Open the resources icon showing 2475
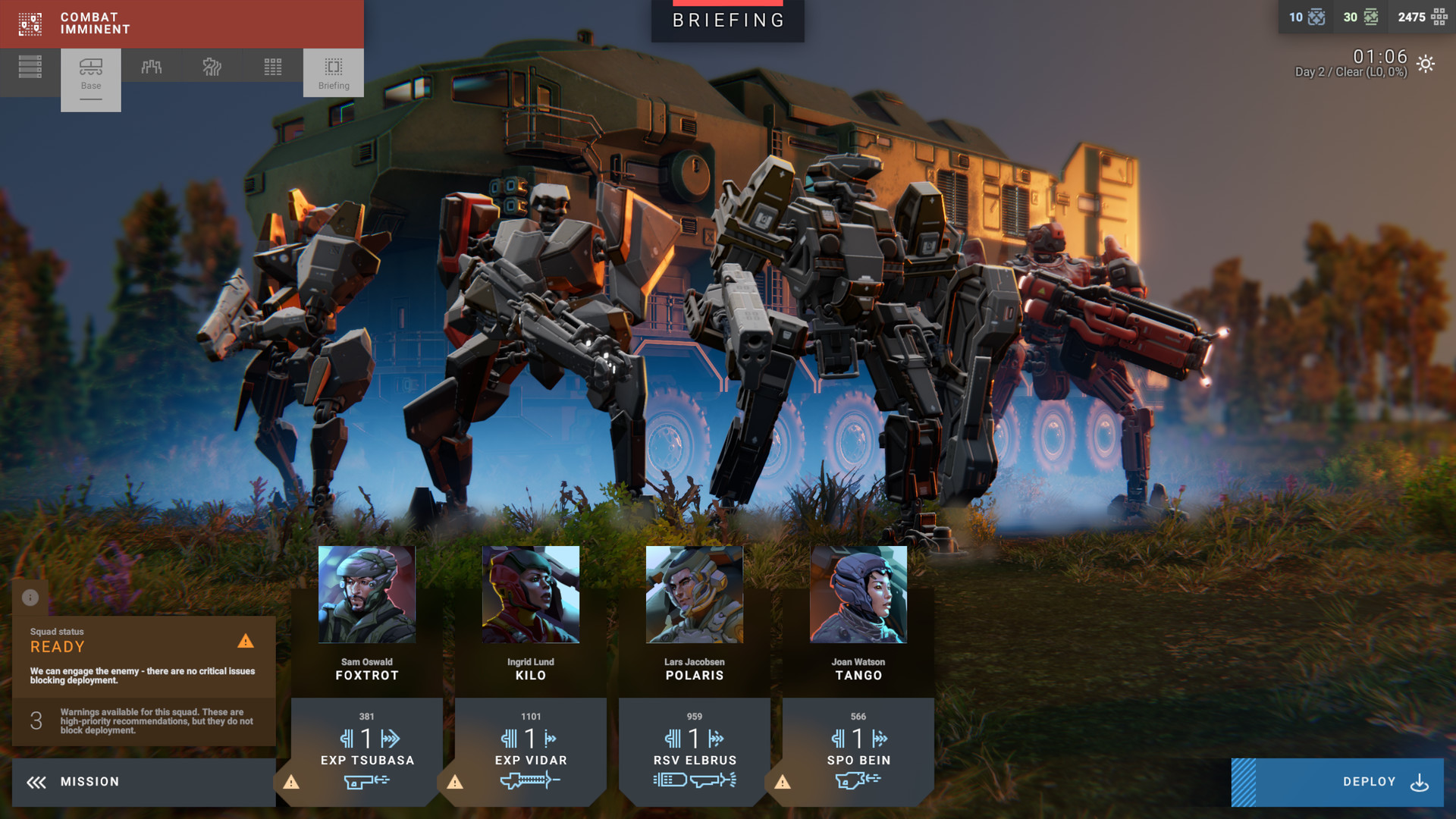Viewport: 1456px width, 819px height. click(x=1440, y=17)
